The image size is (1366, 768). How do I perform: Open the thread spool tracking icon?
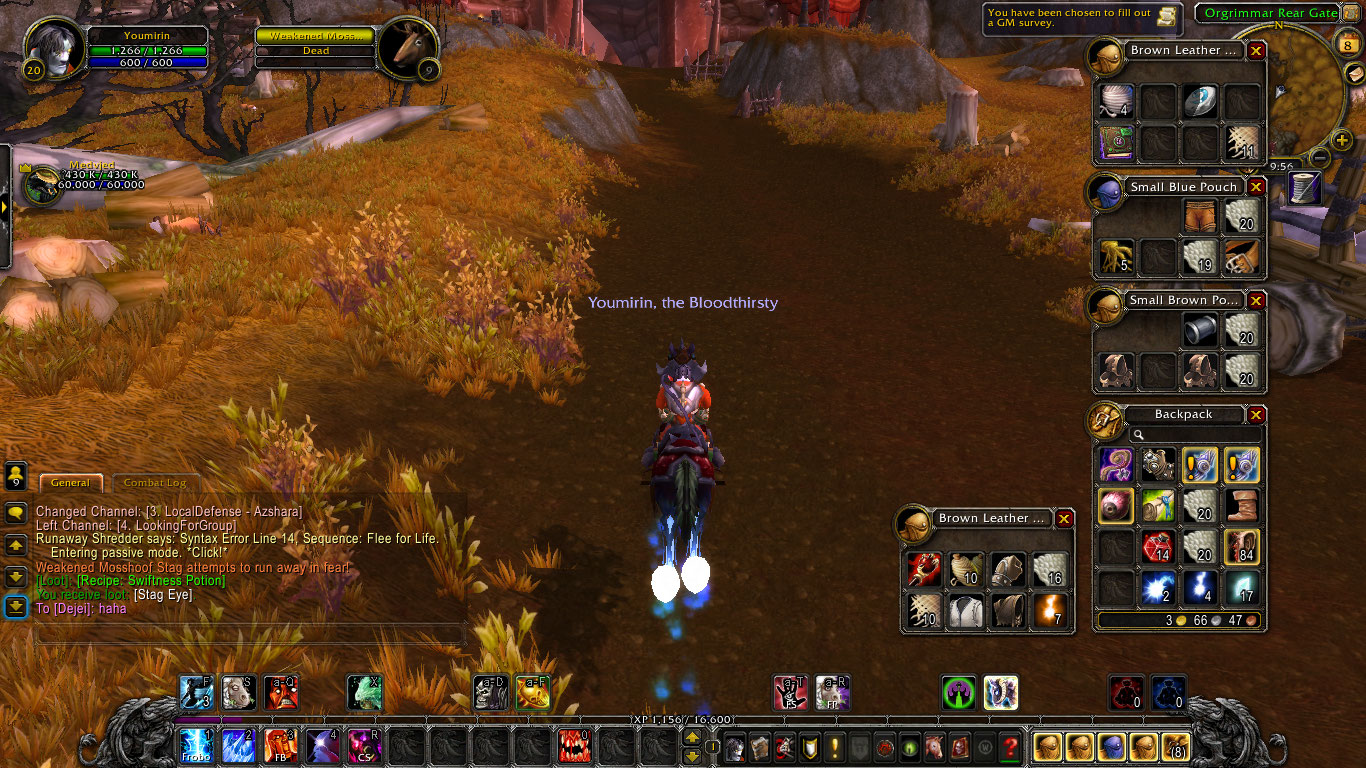click(1304, 188)
